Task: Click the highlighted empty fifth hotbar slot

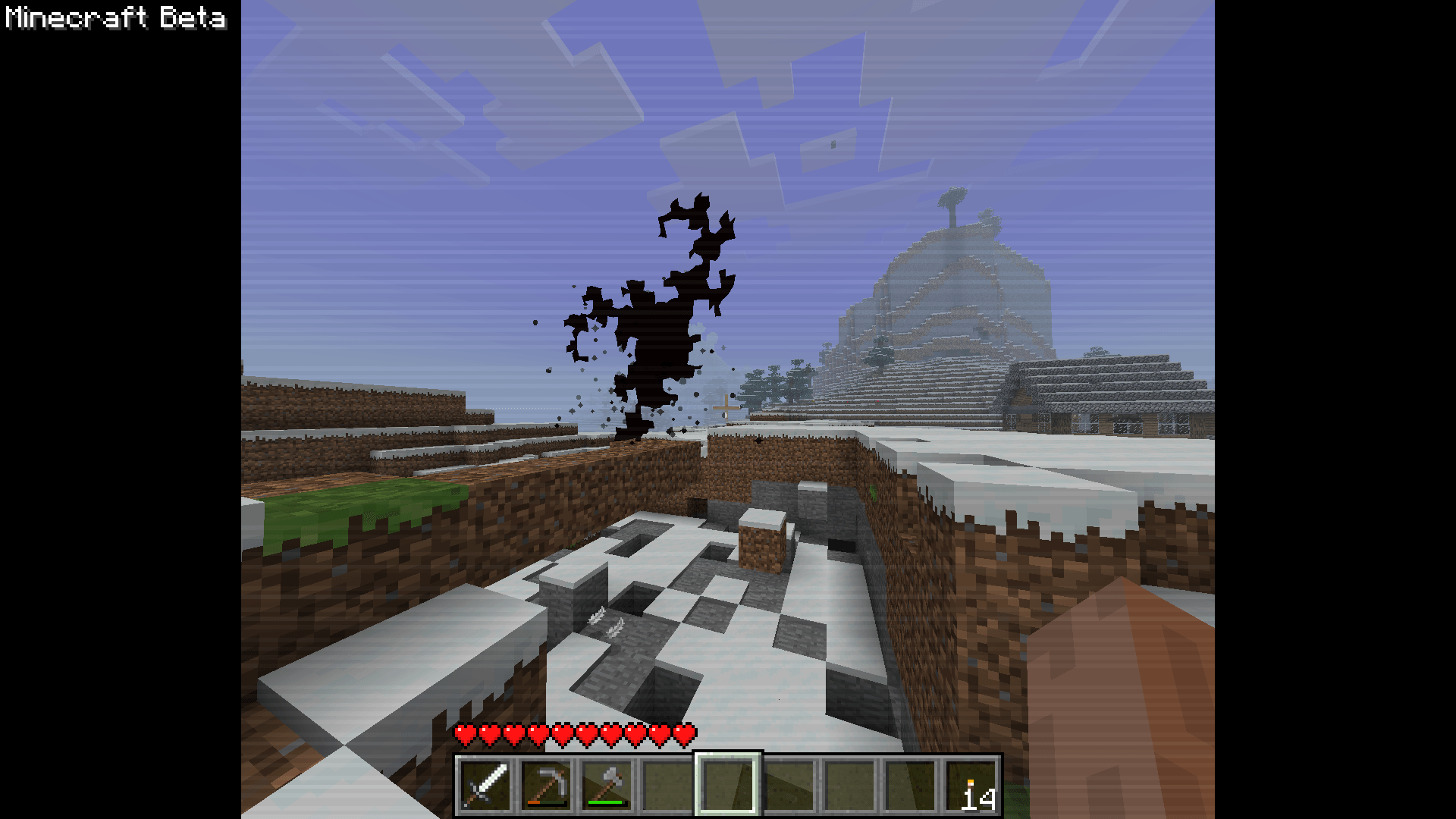Action: click(726, 785)
